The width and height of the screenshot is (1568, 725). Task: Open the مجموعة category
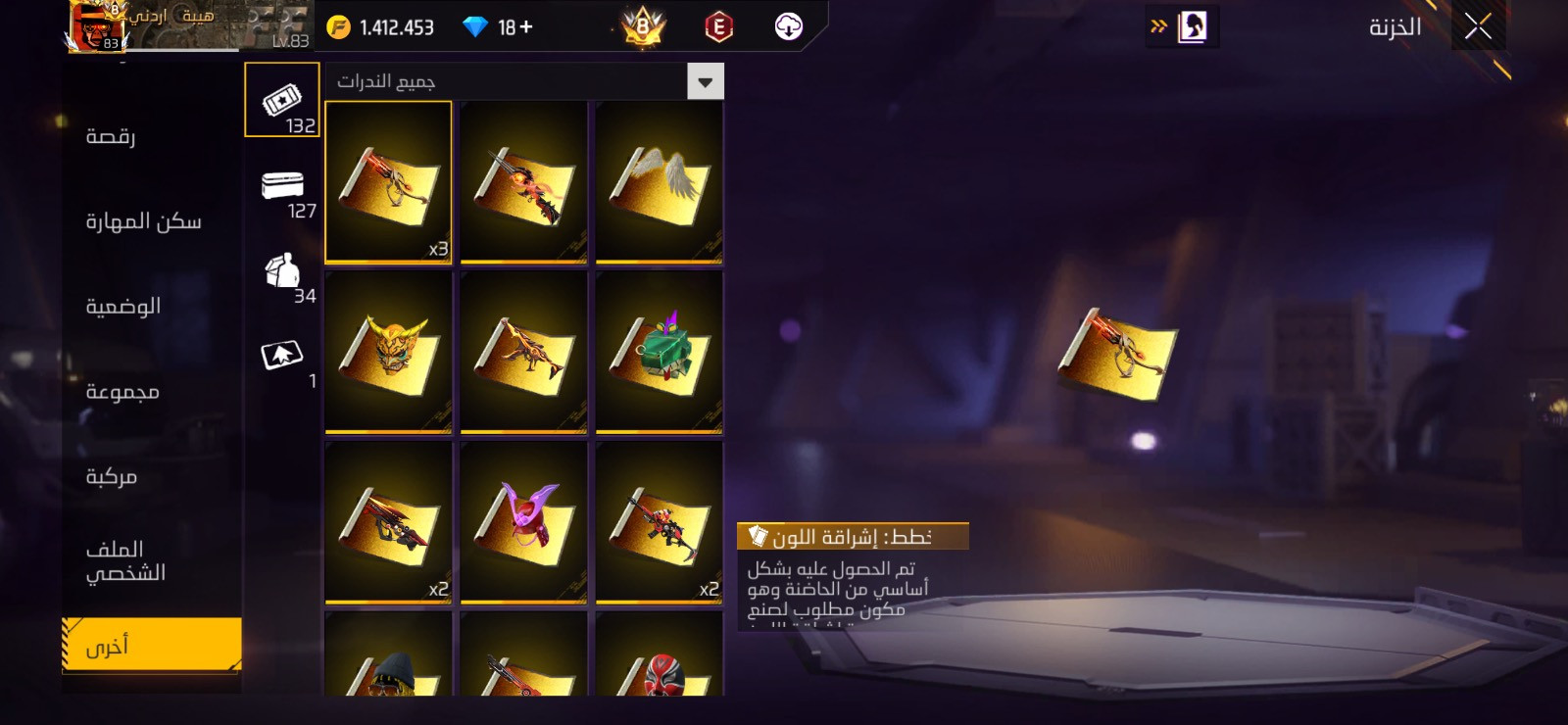(122, 392)
